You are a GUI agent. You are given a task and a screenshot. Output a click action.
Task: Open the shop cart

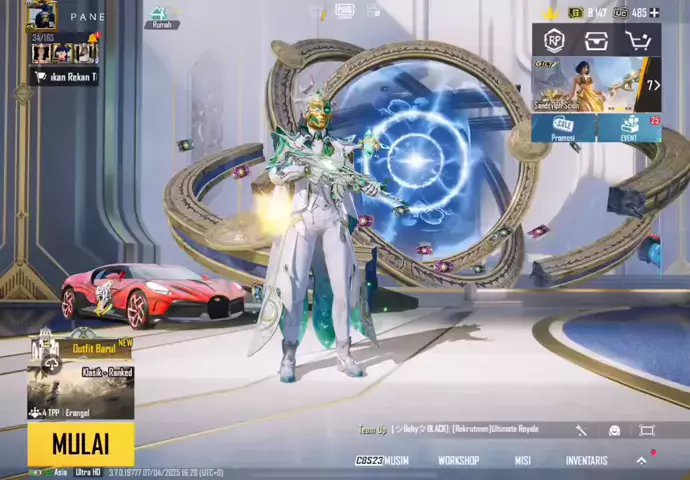tap(638, 40)
